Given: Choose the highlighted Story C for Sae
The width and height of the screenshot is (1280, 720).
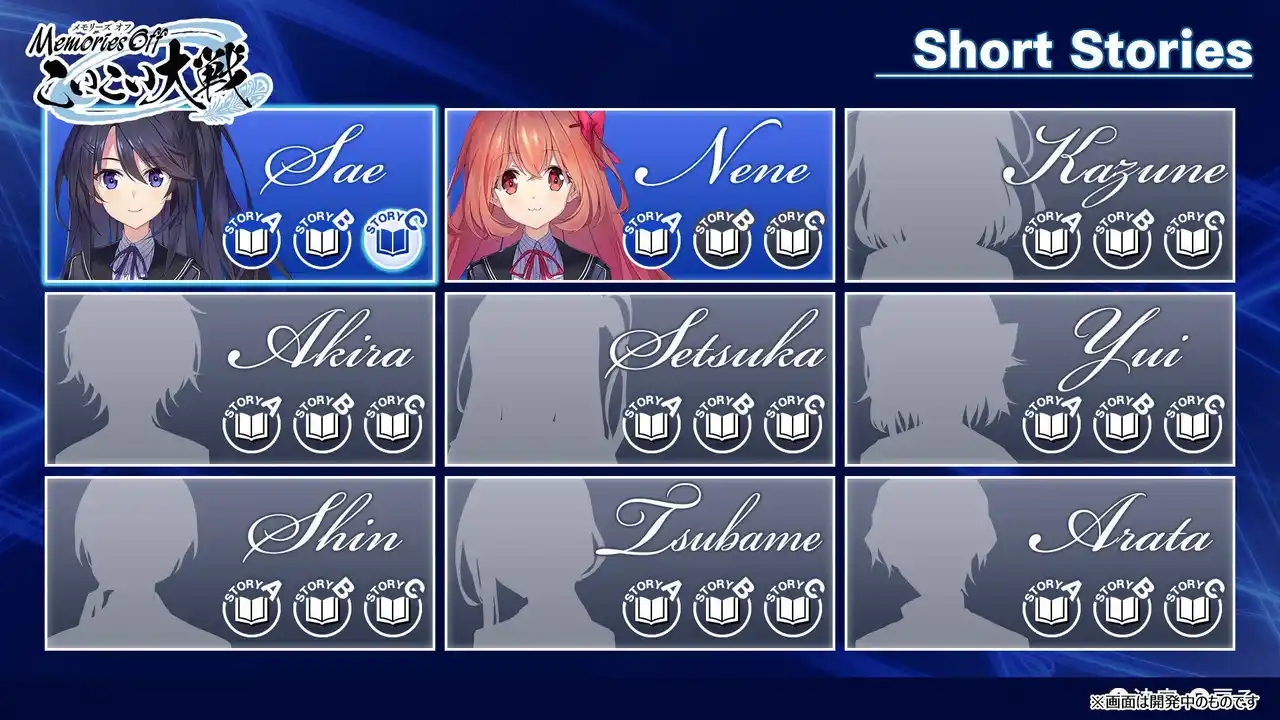Looking at the screenshot, I should tap(392, 242).
